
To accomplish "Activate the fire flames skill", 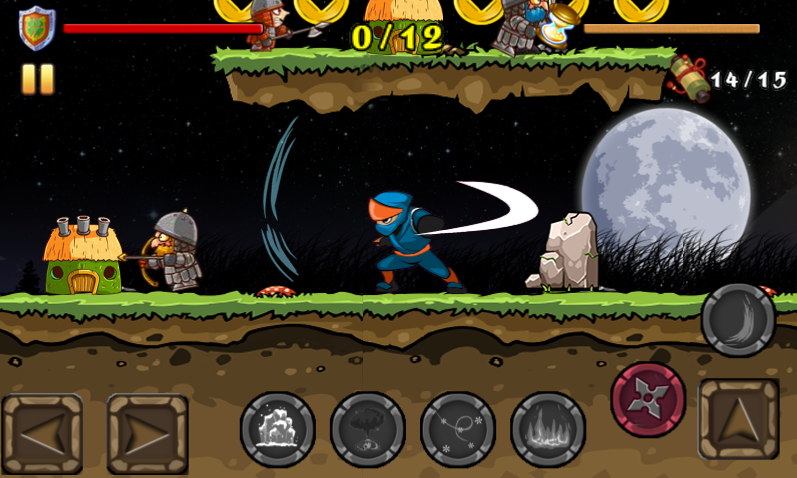I will point(547,429).
